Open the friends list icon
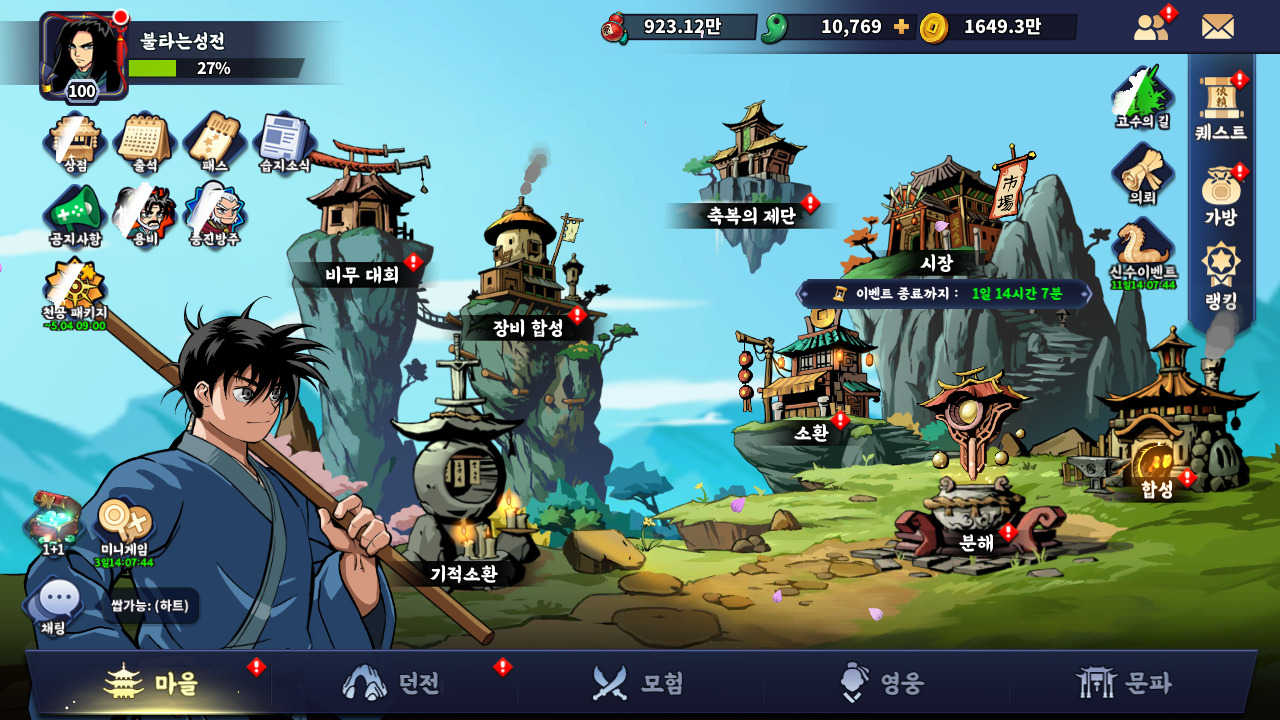The height and width of the screenshot is (720, 1280). click(1152, 27)
